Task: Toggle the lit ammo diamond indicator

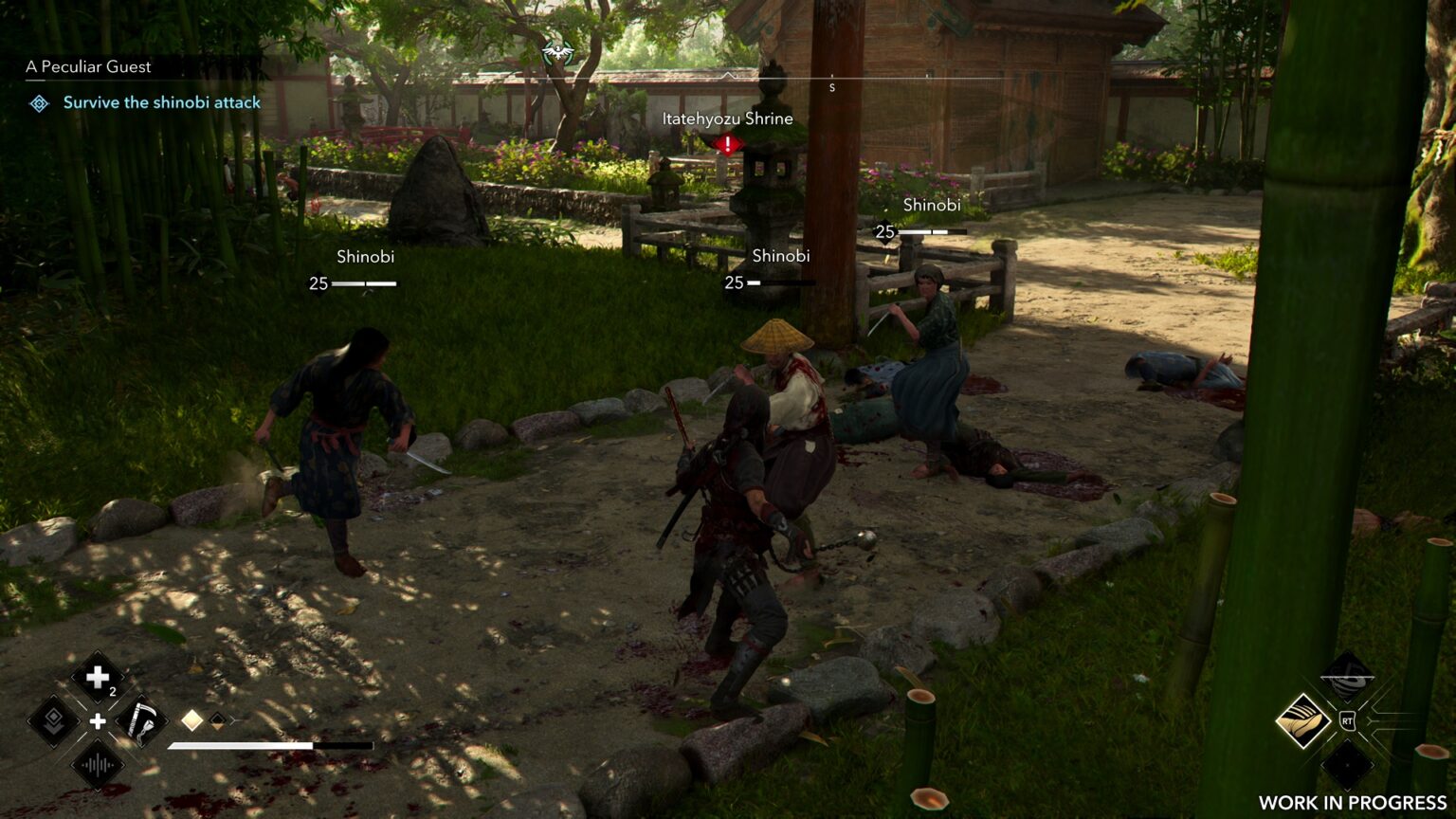Action: 192,719
